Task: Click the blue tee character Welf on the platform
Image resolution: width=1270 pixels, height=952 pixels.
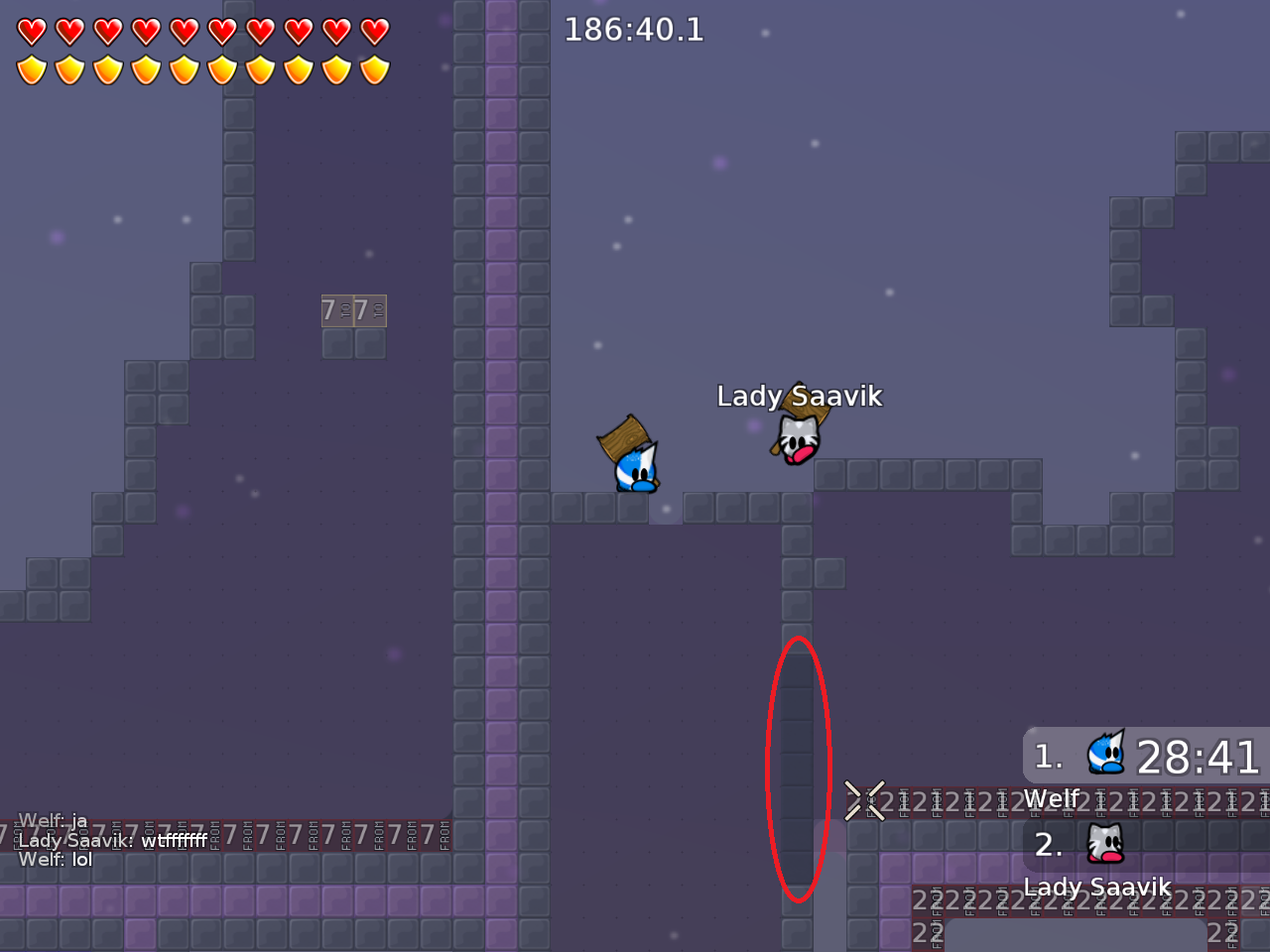Action: [x=635, y=471]
